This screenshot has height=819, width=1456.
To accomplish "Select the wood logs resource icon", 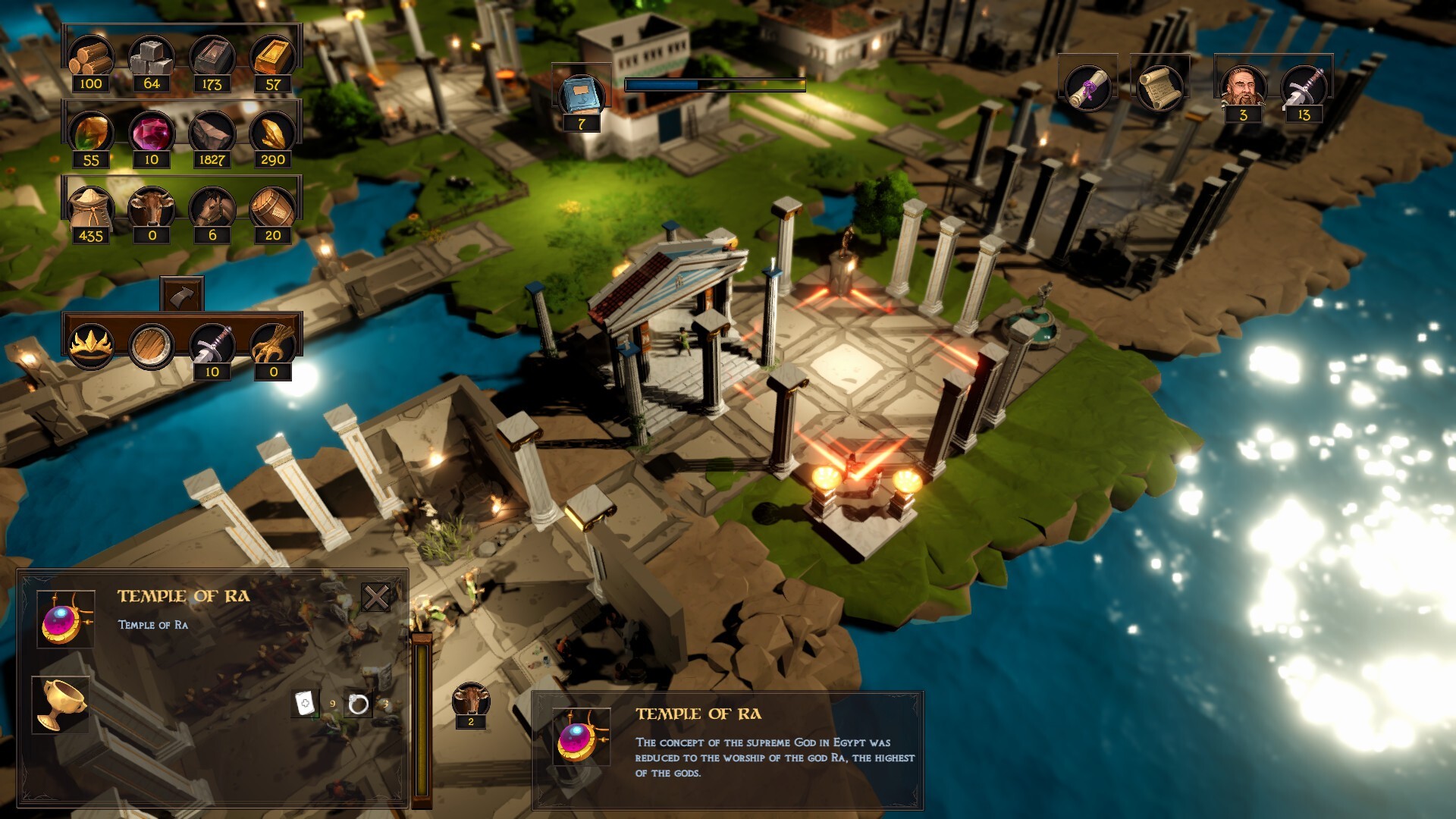I will click(x=92, y=55).
